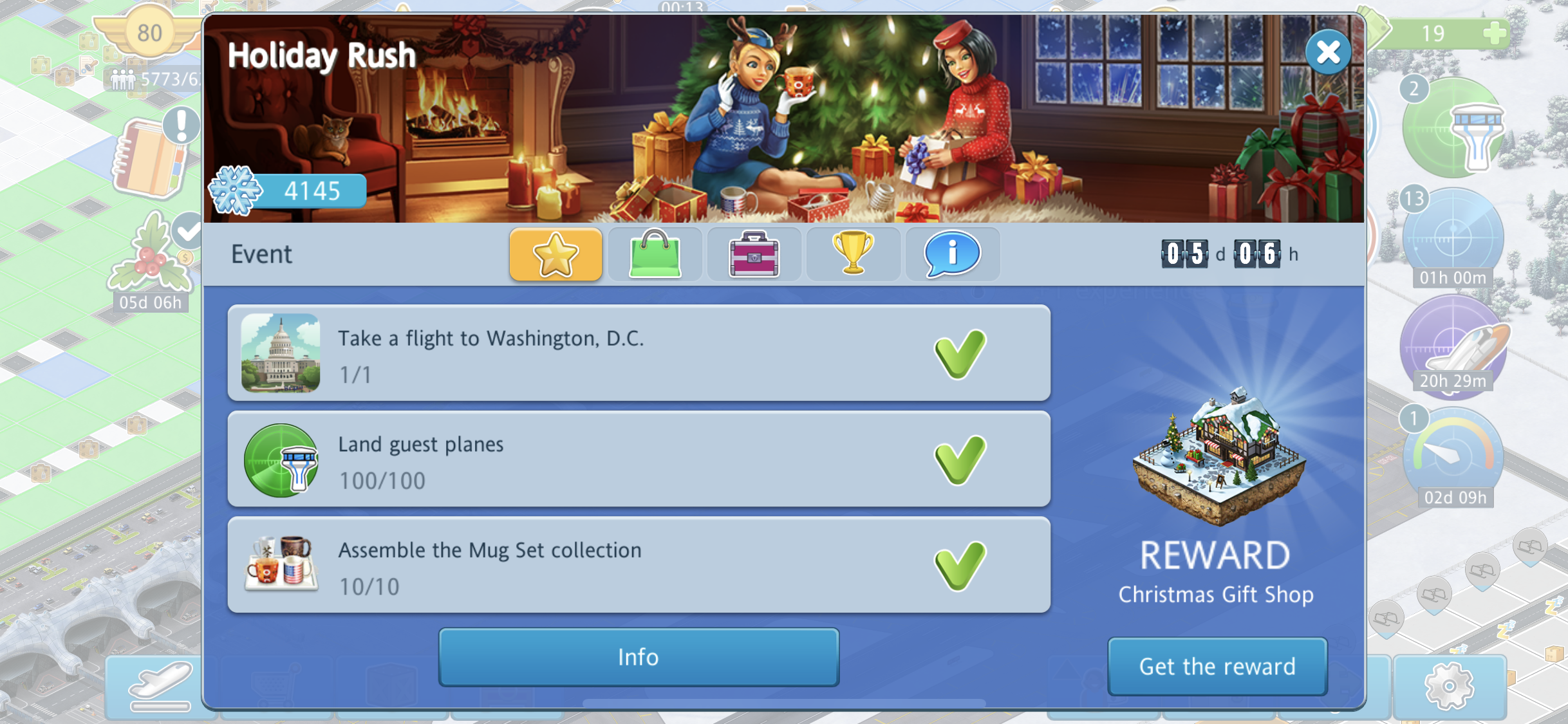Tap the green control tower radar
This screenshot has width=1568, height=724.
(x=1453, y=129)
